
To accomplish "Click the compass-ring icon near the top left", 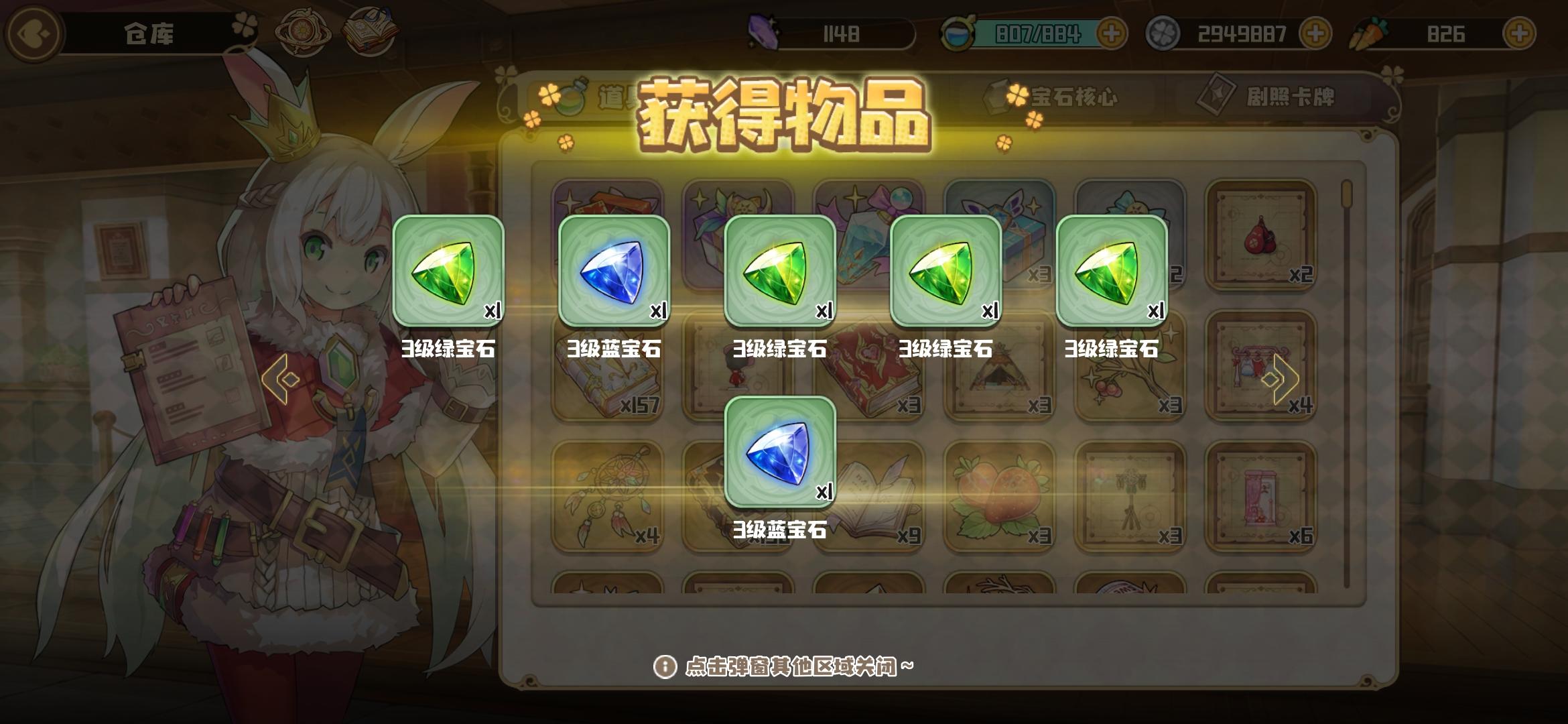I will [302, 30].
